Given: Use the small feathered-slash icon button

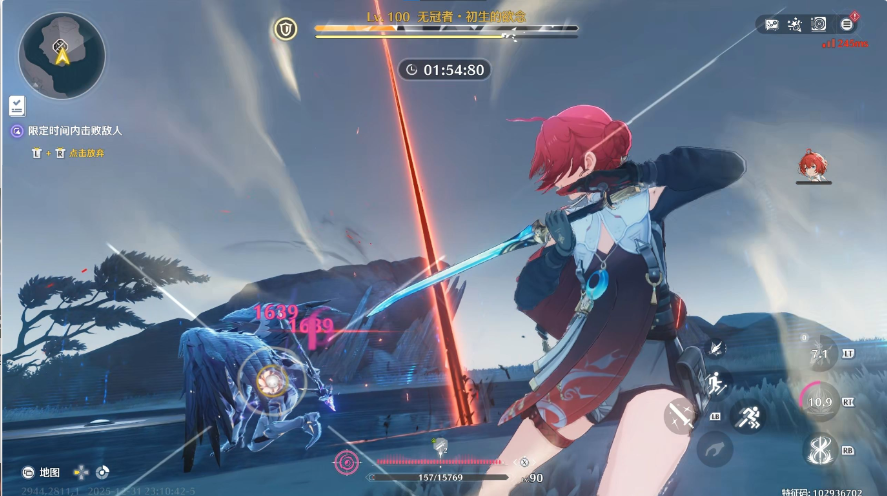Looking at the screenshot, I should pos(716,347).
